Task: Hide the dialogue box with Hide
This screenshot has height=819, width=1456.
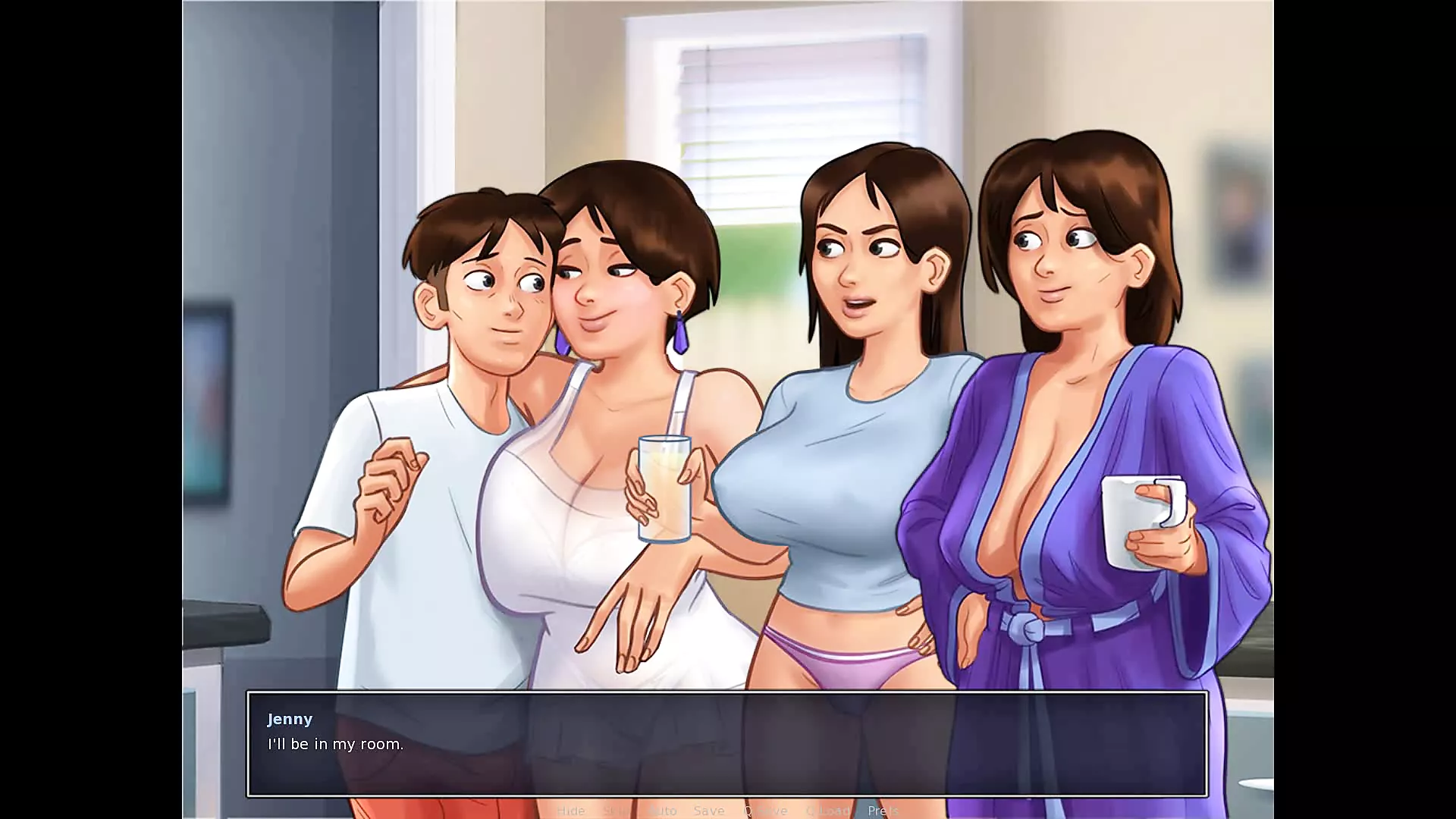Action: point(570,811)
